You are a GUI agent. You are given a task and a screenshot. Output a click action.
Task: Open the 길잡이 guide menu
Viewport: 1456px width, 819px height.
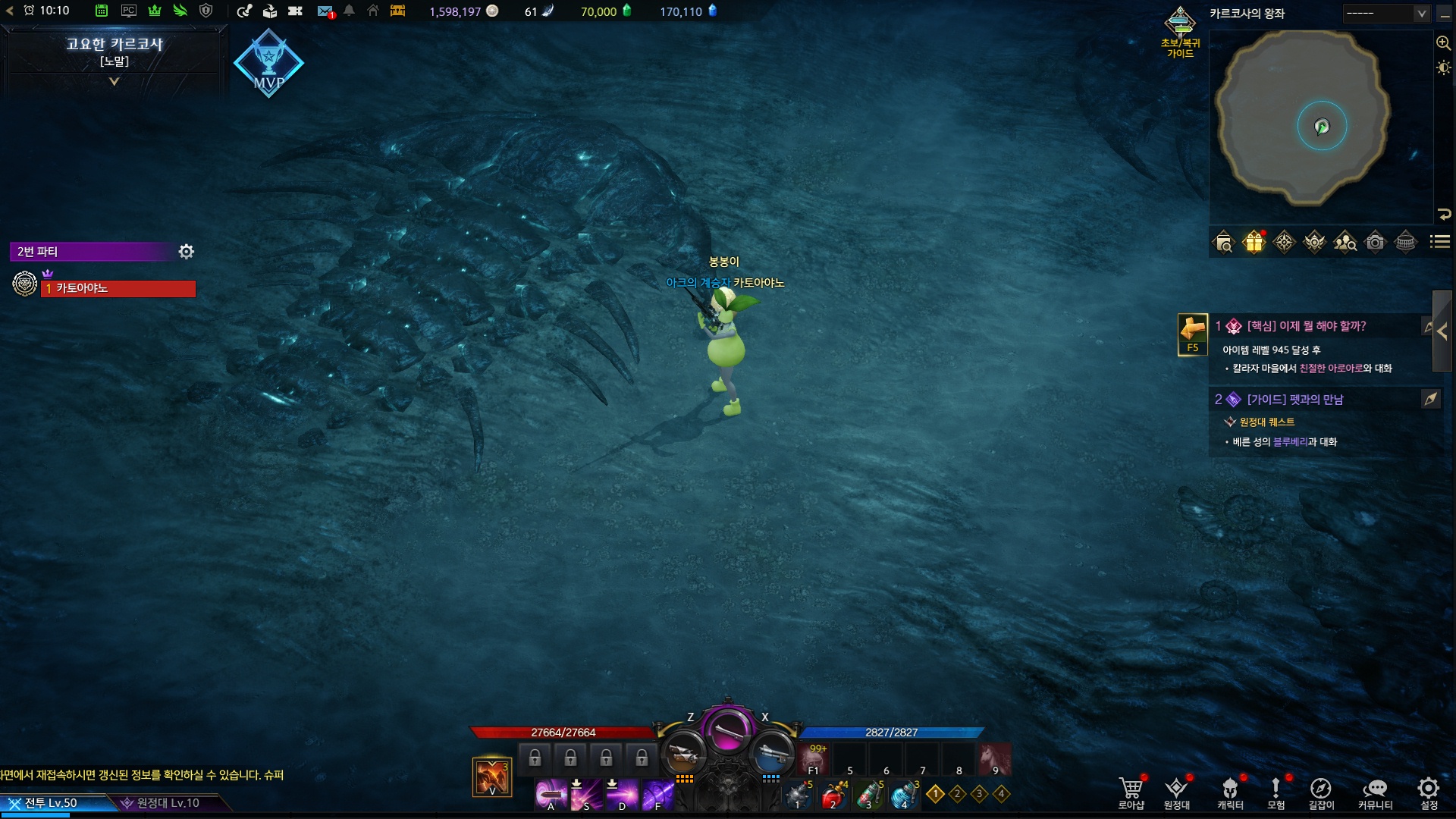click(1321, 792)
